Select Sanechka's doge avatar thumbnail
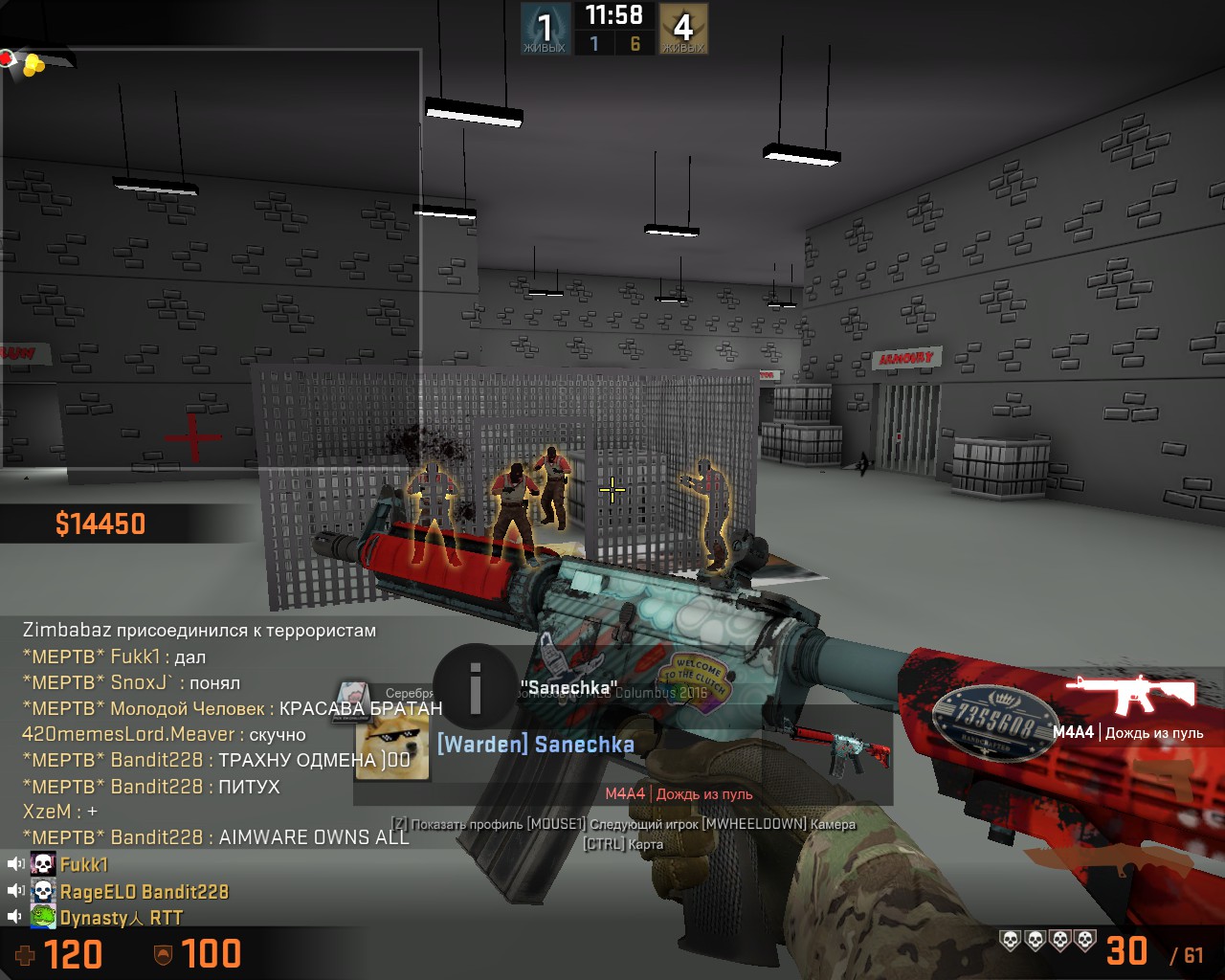Screen dimensions: 1225x980 point(391,746)
